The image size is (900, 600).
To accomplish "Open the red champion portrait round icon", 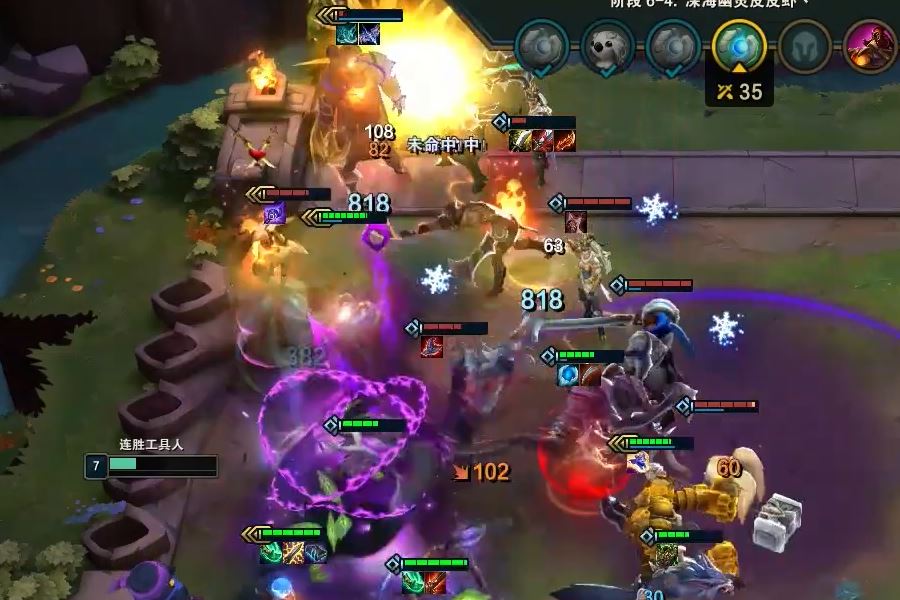I will (869, 46).
